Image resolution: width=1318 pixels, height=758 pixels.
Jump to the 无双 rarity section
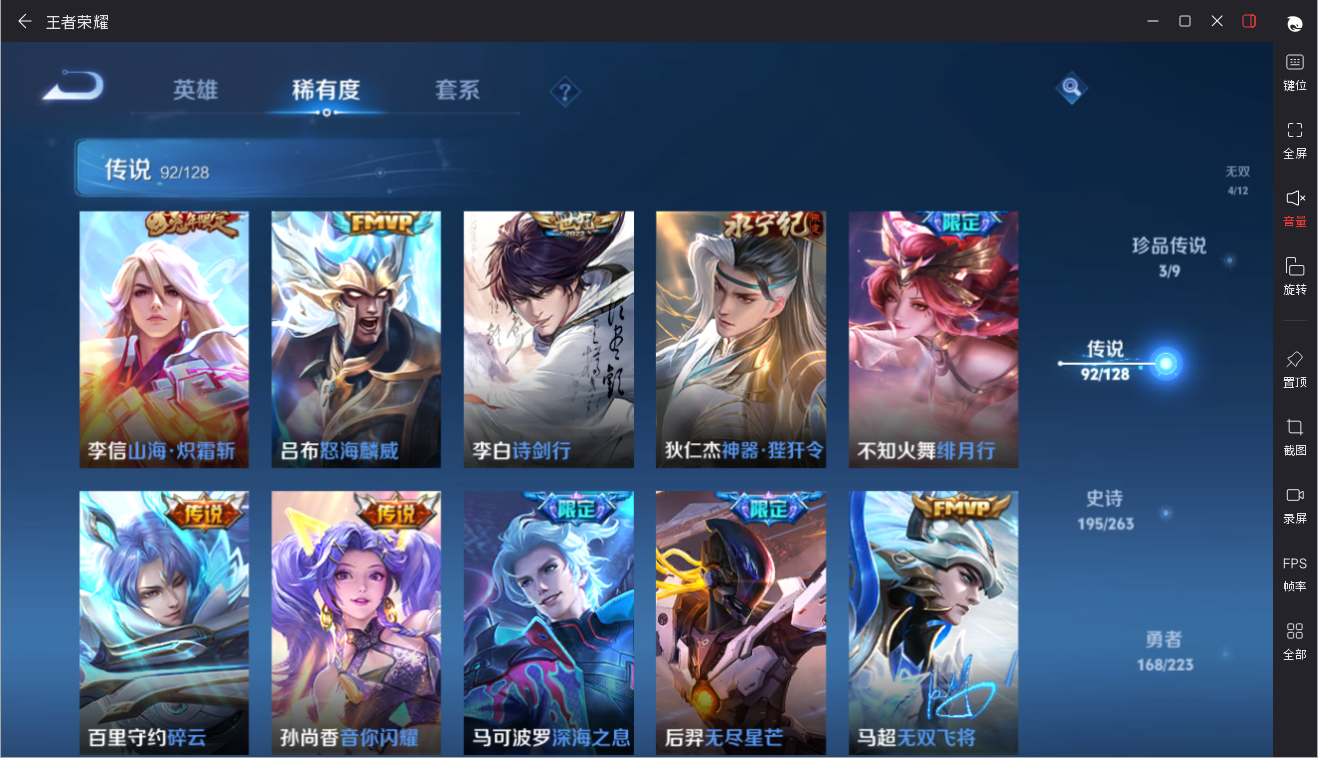[1238, 179]
